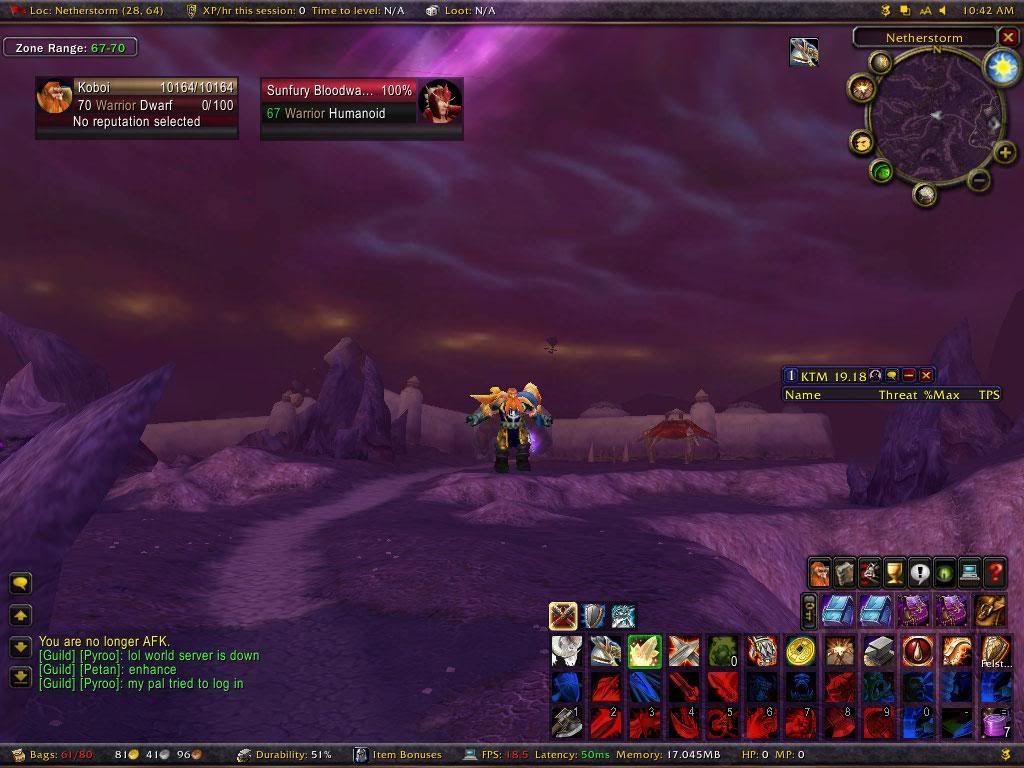Click the Sunfury target portrait
The width and height of the screenshot is (1024, 768).
pyautogui.click(x=440, y=101)
